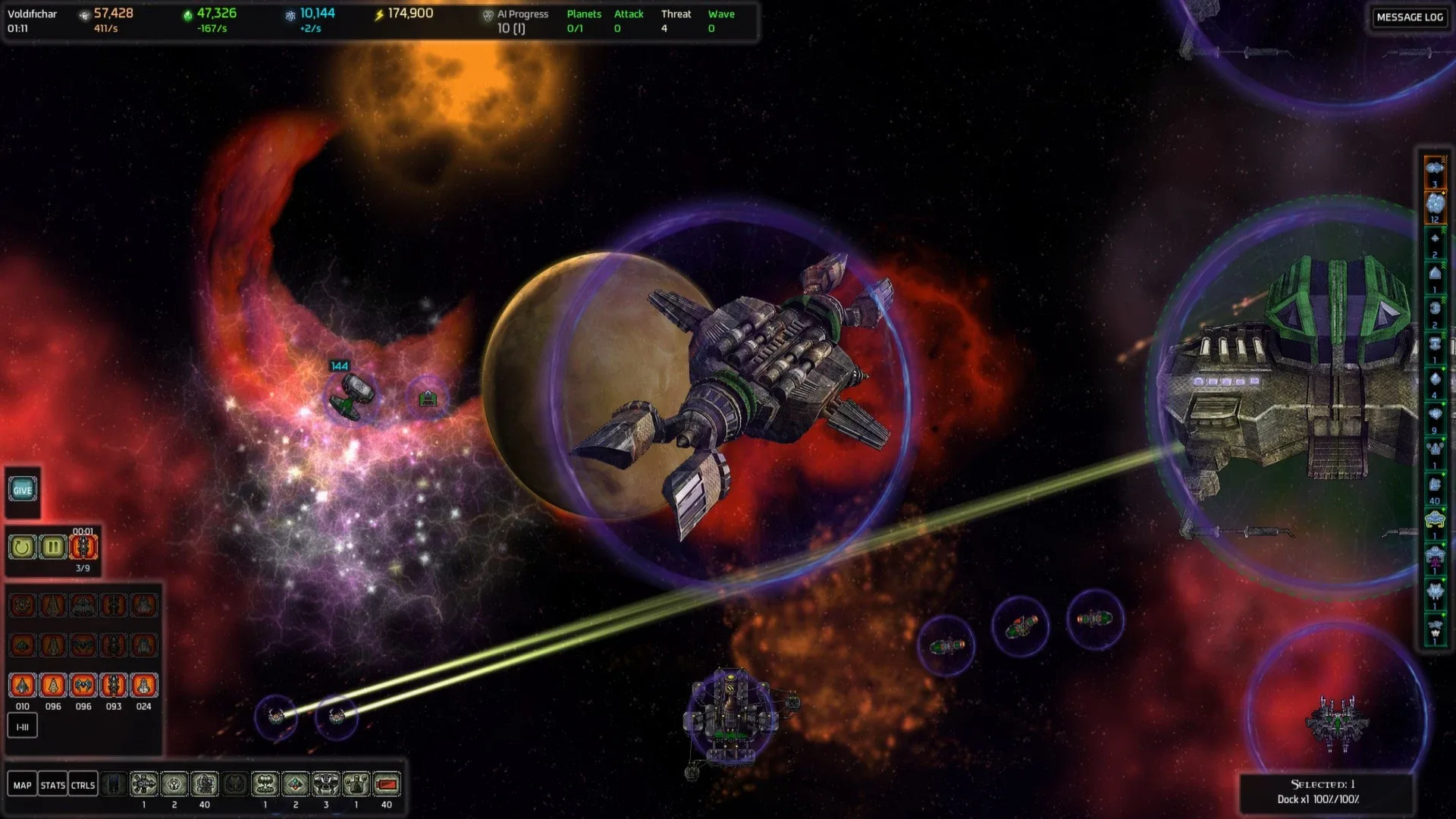This screenshot has width=1456, height=819.
Task: Queue the bat-winged ship in the bright row
Action: [x=83, y=686]
